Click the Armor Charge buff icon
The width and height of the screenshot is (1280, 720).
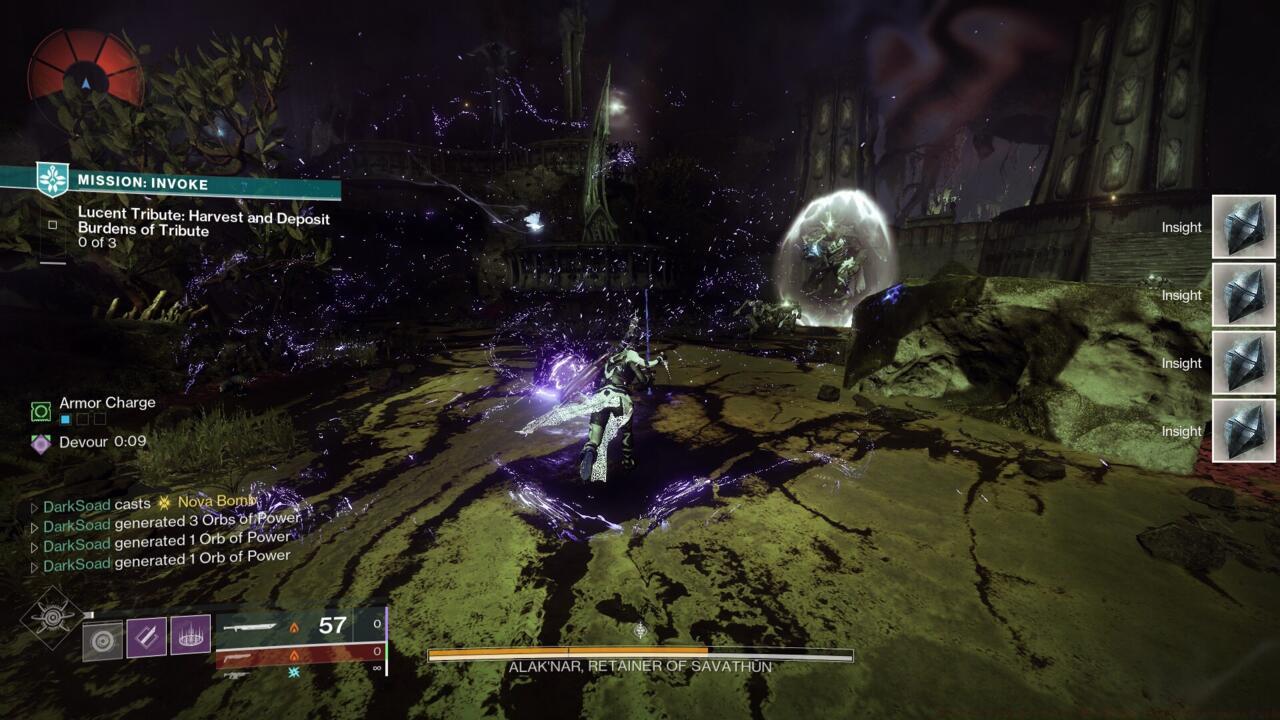tap(41, 410)
